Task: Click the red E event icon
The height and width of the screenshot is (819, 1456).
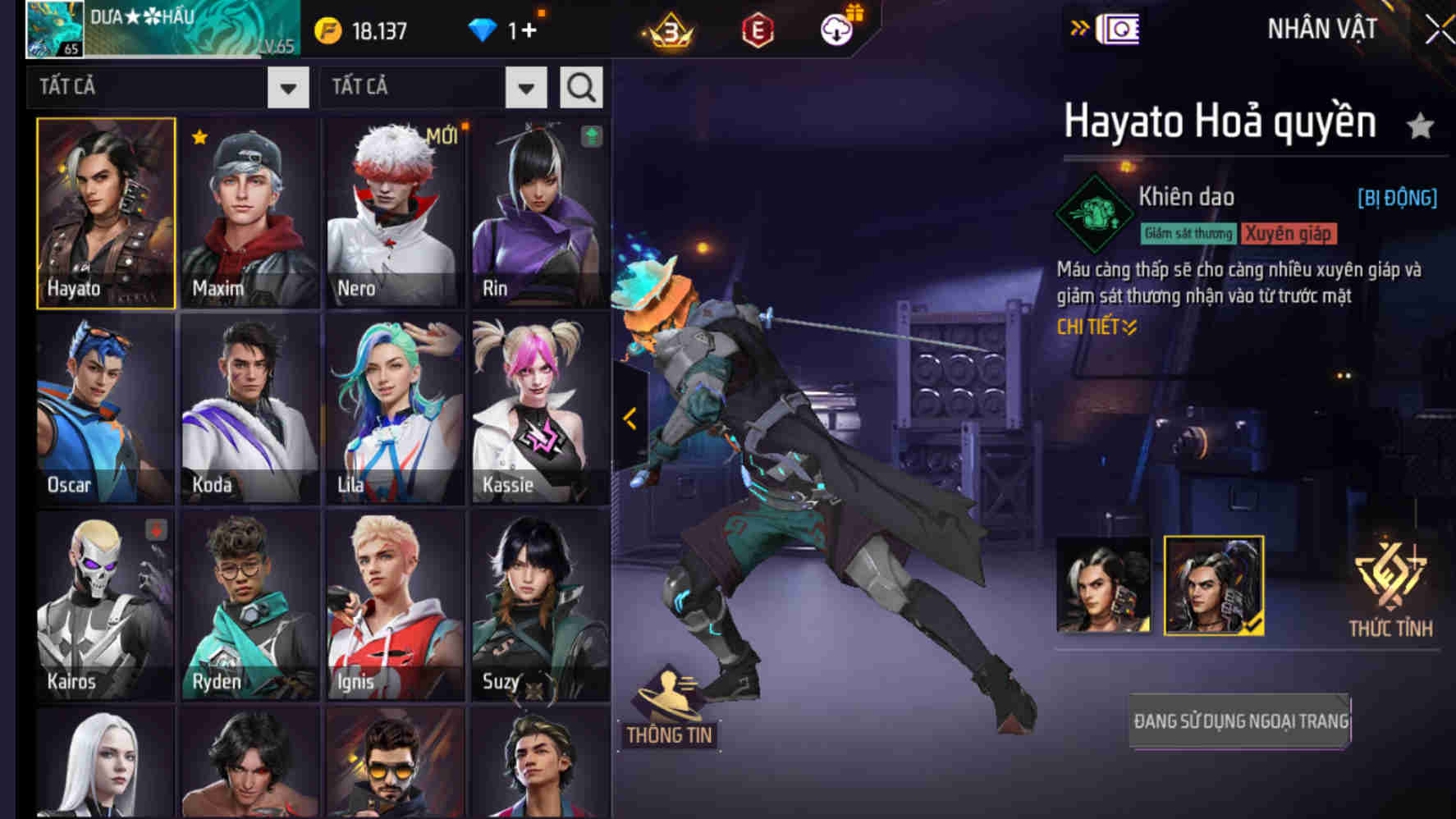Action: click(x=757, y=30)
